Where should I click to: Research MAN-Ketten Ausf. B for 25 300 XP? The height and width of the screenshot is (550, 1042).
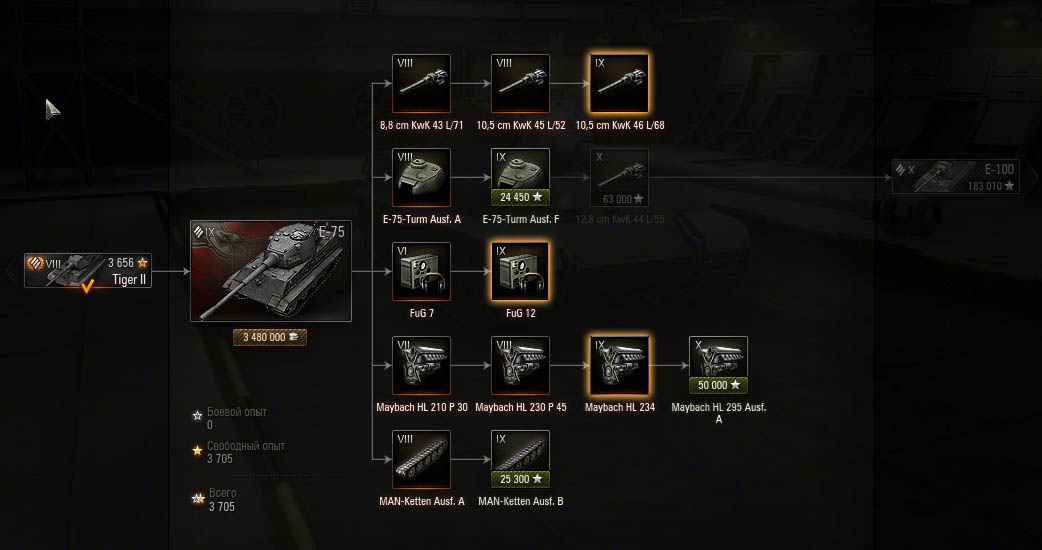[520, 479]
